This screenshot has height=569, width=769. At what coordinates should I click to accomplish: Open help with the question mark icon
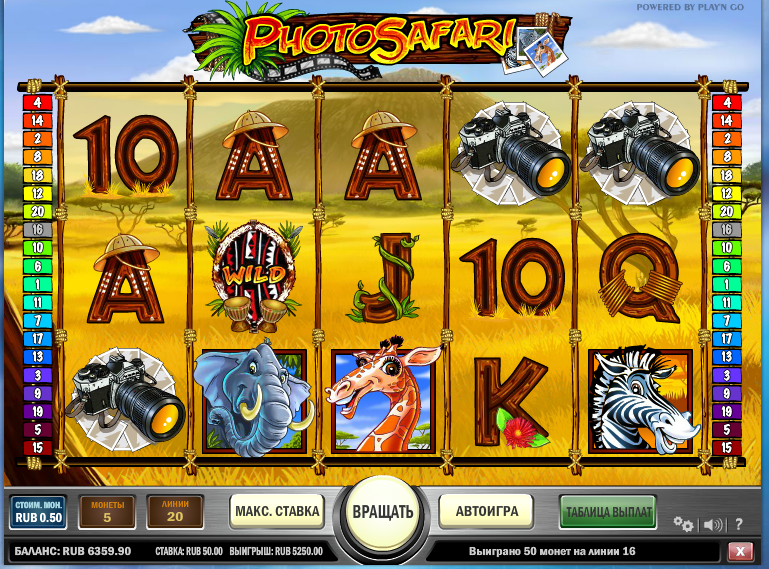click(x=739, y=524)
